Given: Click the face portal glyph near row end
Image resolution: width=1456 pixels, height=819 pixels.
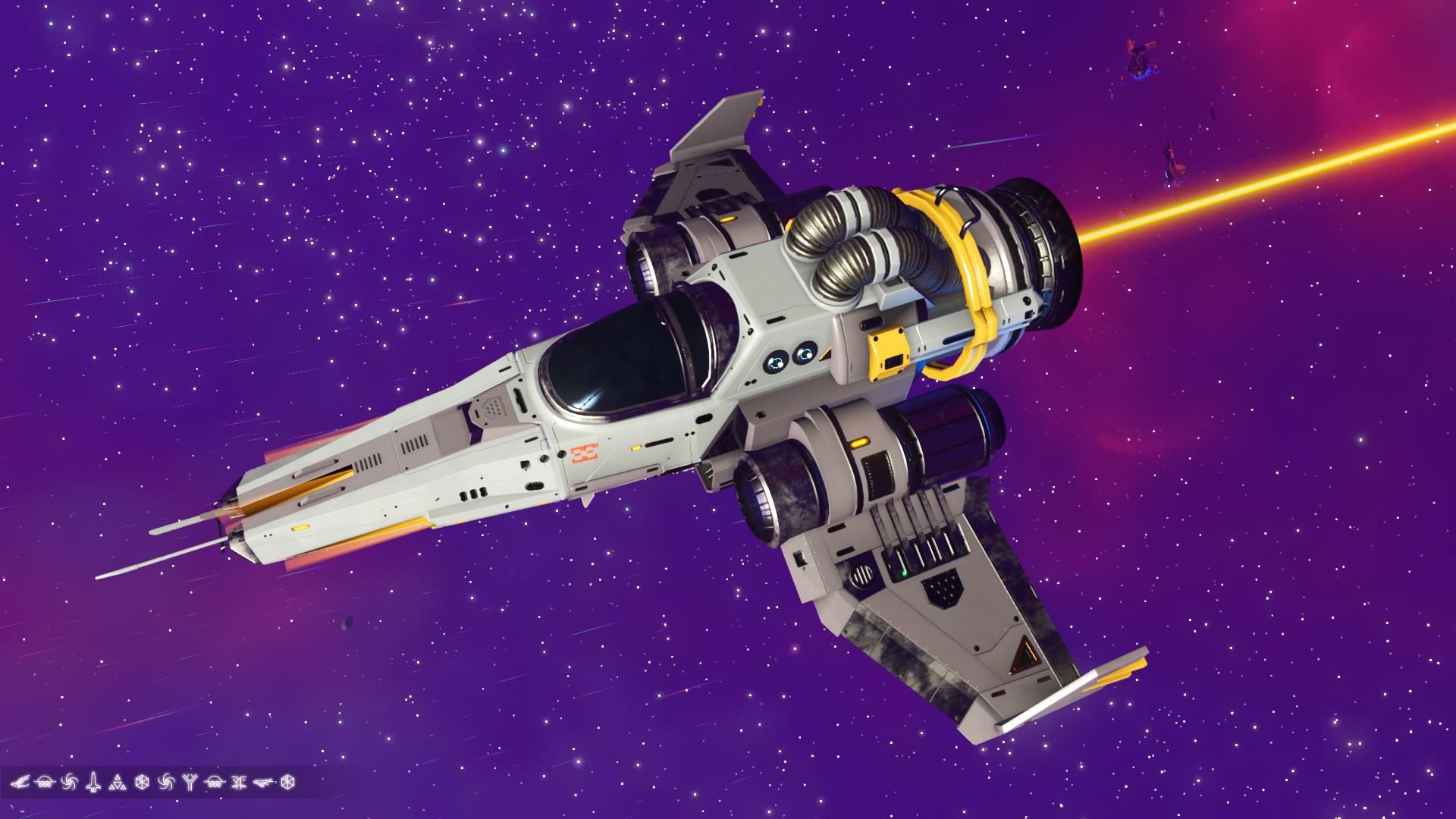Looking at the screenshot, I should pos(238,783).
